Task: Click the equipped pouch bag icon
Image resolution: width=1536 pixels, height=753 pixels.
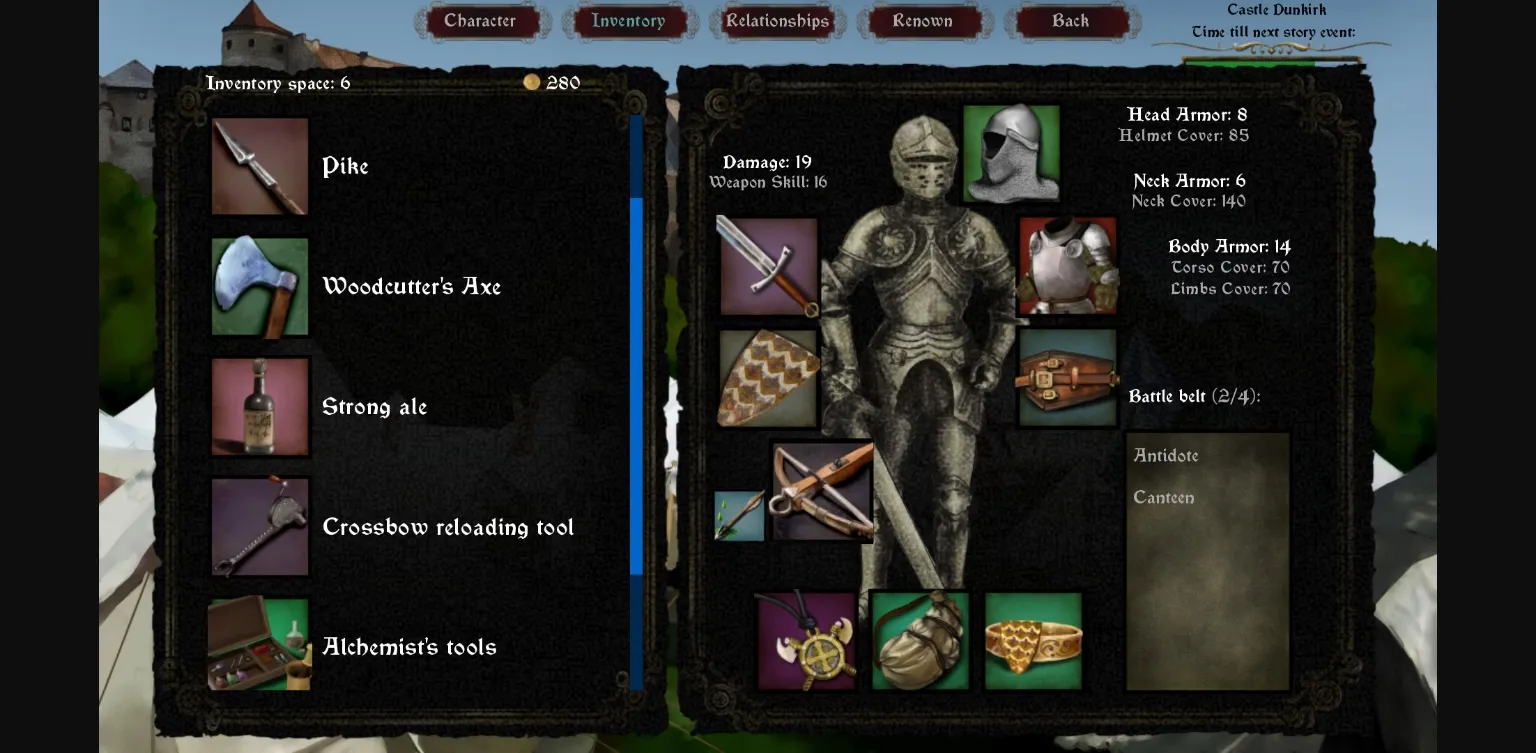Action: (919, 641)
